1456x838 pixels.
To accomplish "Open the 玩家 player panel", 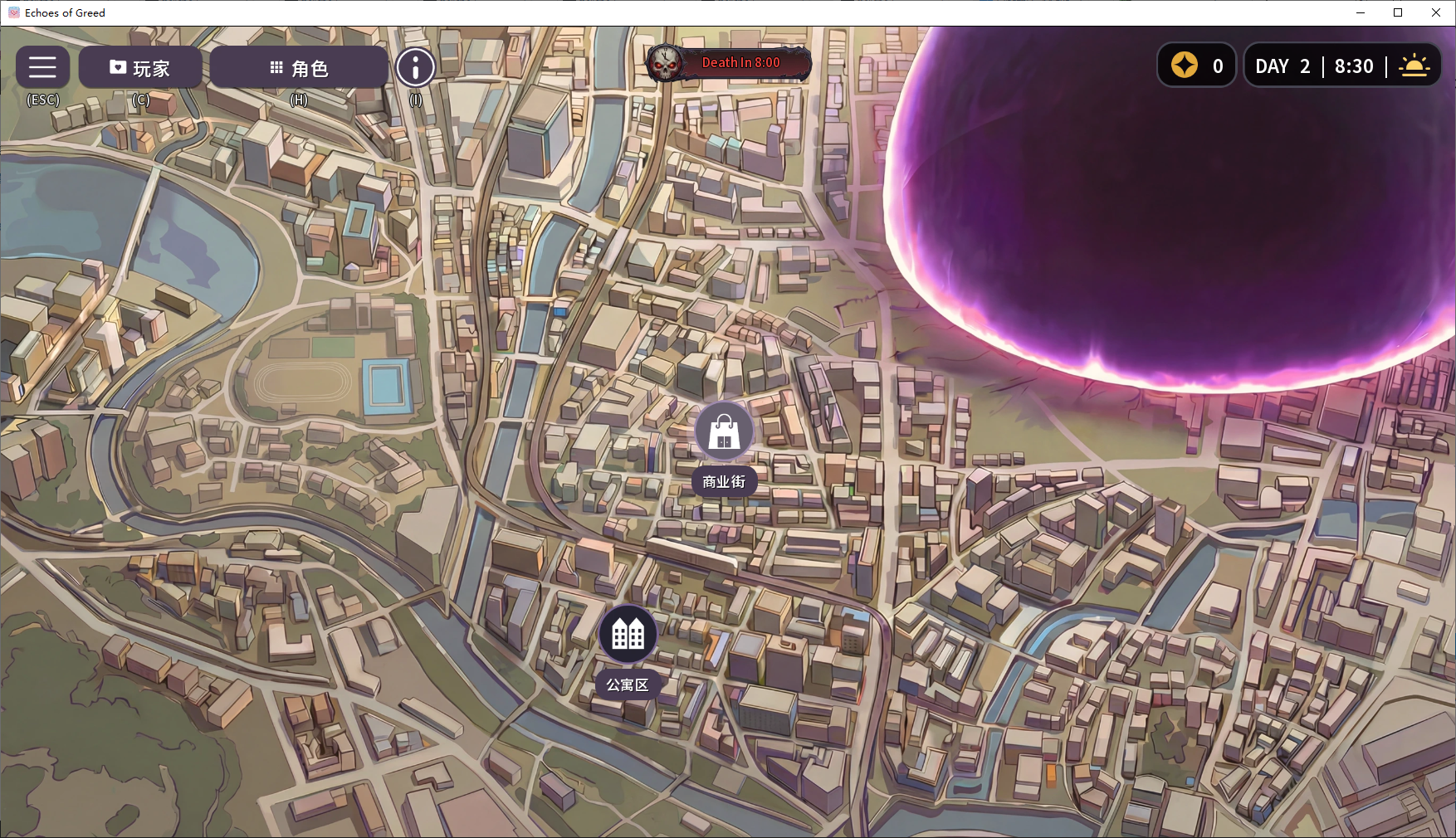I will tap(140, 68).
